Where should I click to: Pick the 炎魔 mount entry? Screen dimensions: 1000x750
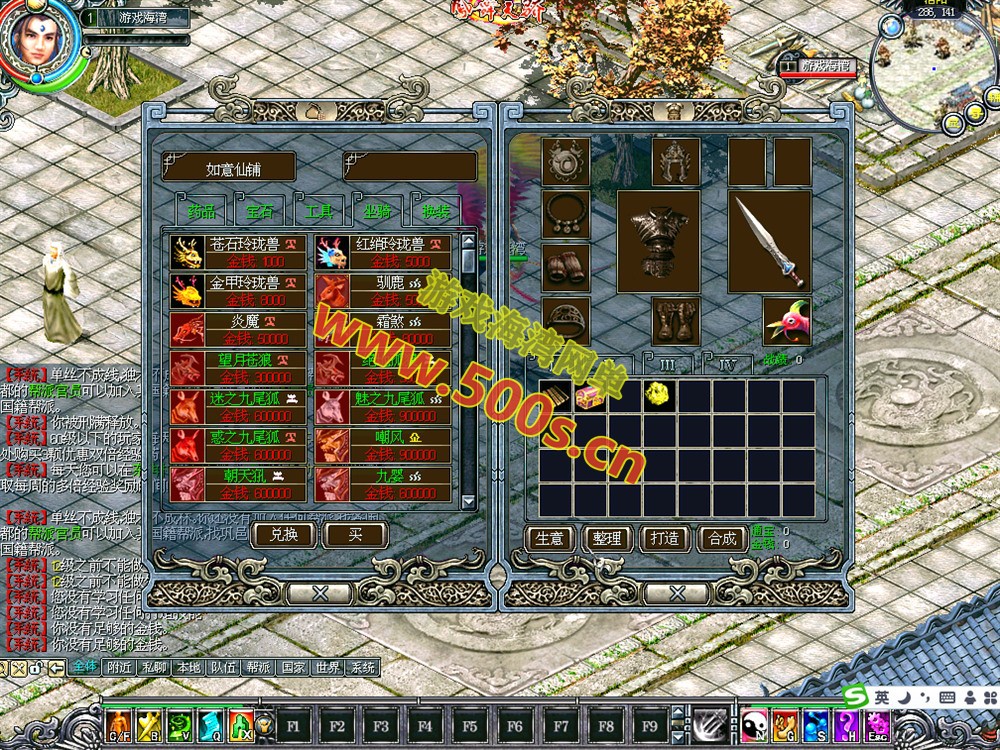238,330
